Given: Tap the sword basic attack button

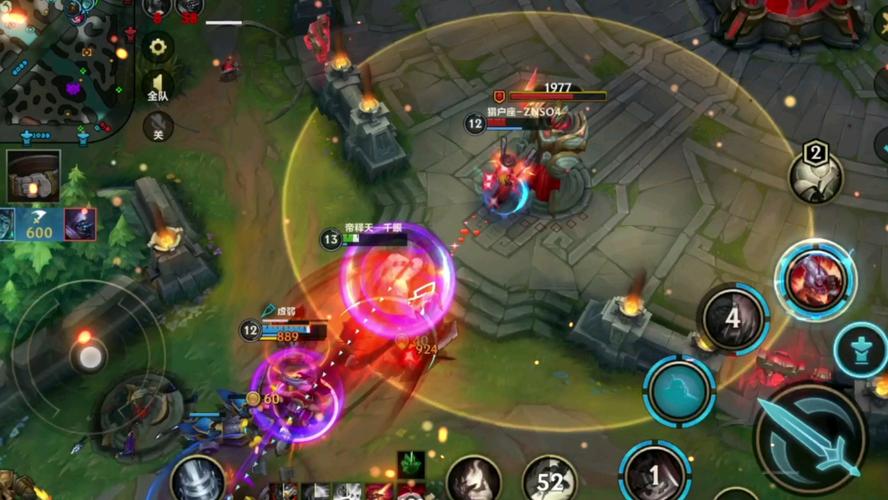Looking at the screenshot, I should click(809, 438).
